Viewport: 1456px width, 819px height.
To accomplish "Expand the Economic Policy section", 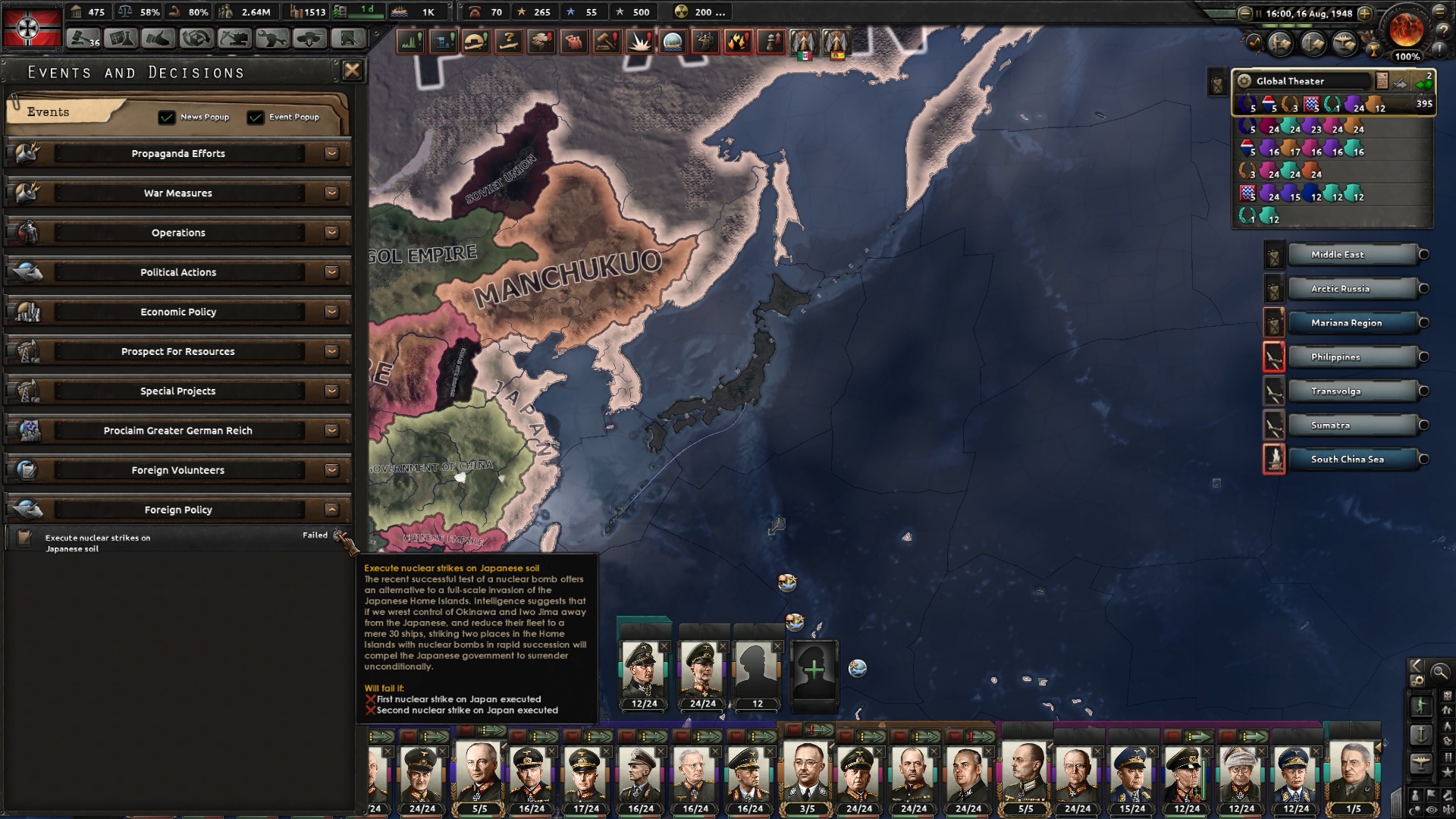I will 331,312.
